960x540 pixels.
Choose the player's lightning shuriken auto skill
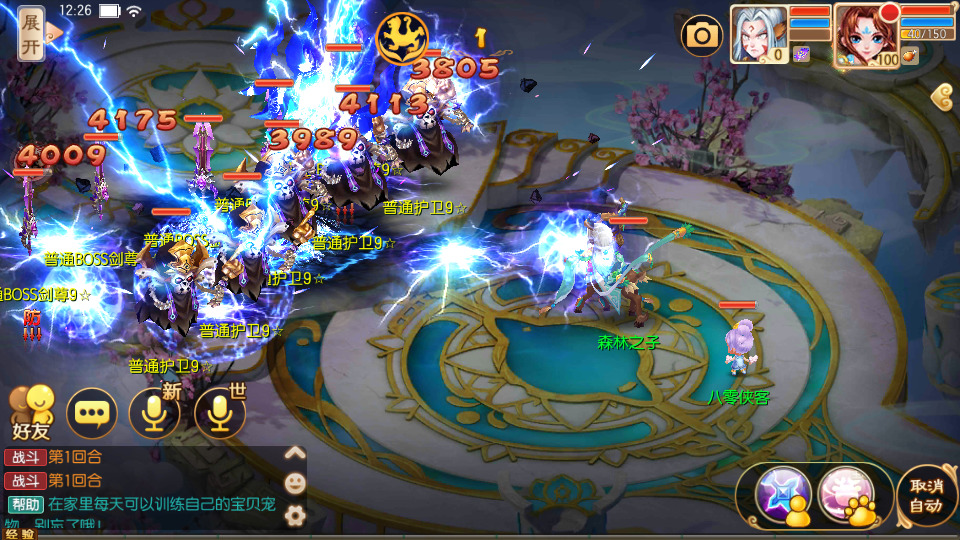[781, 496]
